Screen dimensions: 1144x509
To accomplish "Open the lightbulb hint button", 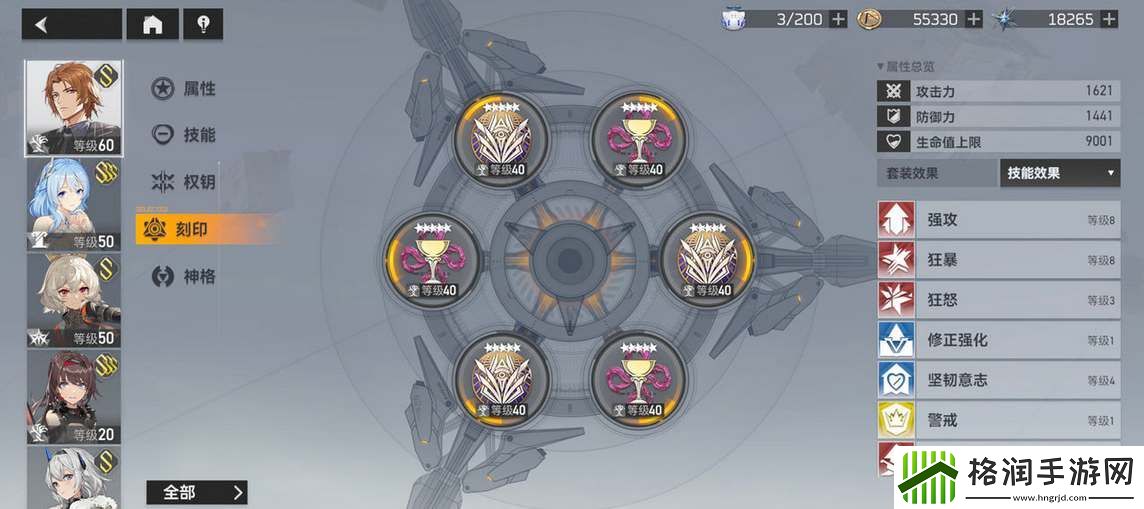I will pyautogui.click(x=203, y=25).
